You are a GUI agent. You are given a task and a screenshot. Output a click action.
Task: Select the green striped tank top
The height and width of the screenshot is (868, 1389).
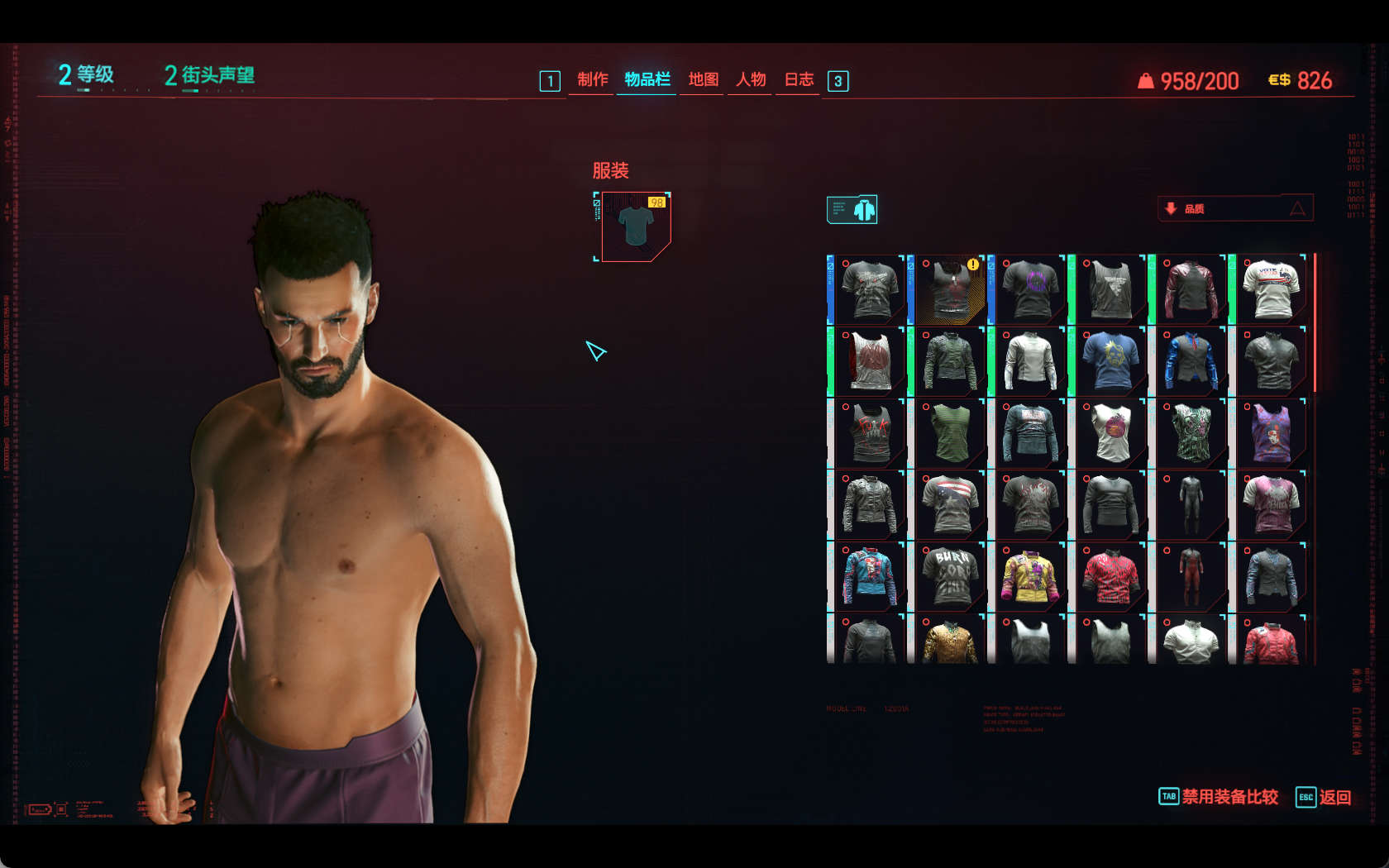950,432
